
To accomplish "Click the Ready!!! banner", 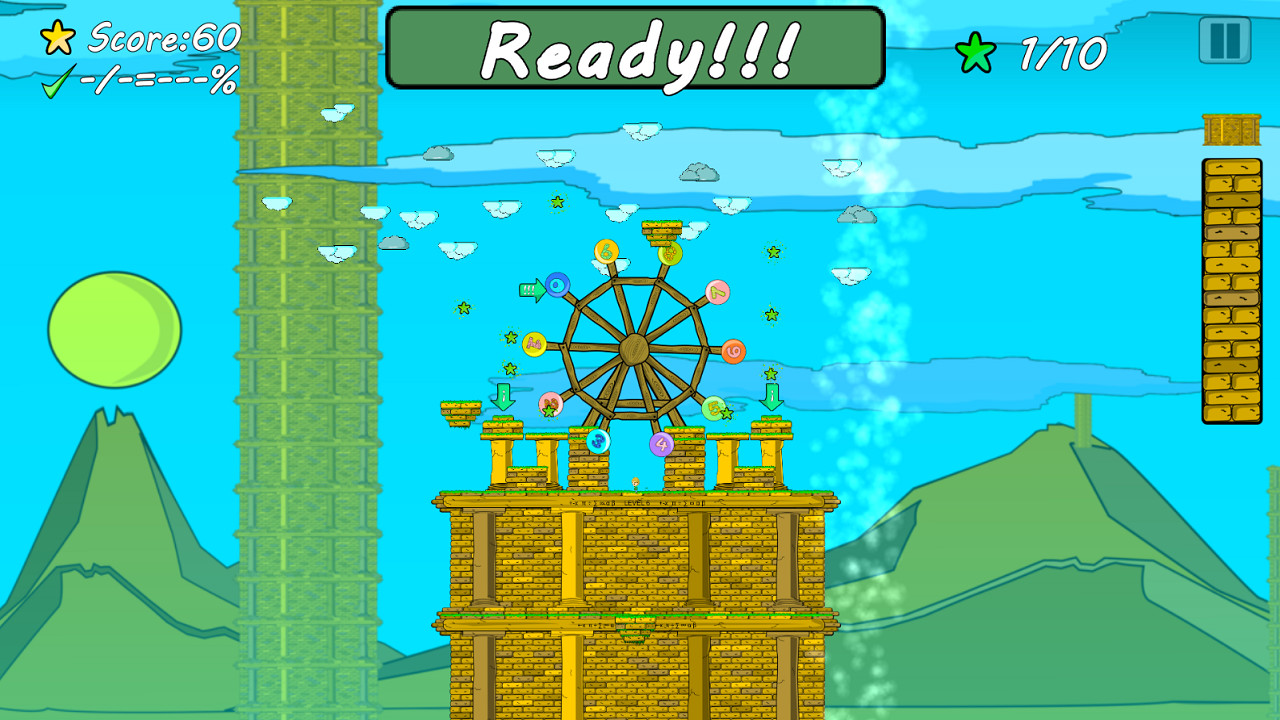I will point(637,48).
